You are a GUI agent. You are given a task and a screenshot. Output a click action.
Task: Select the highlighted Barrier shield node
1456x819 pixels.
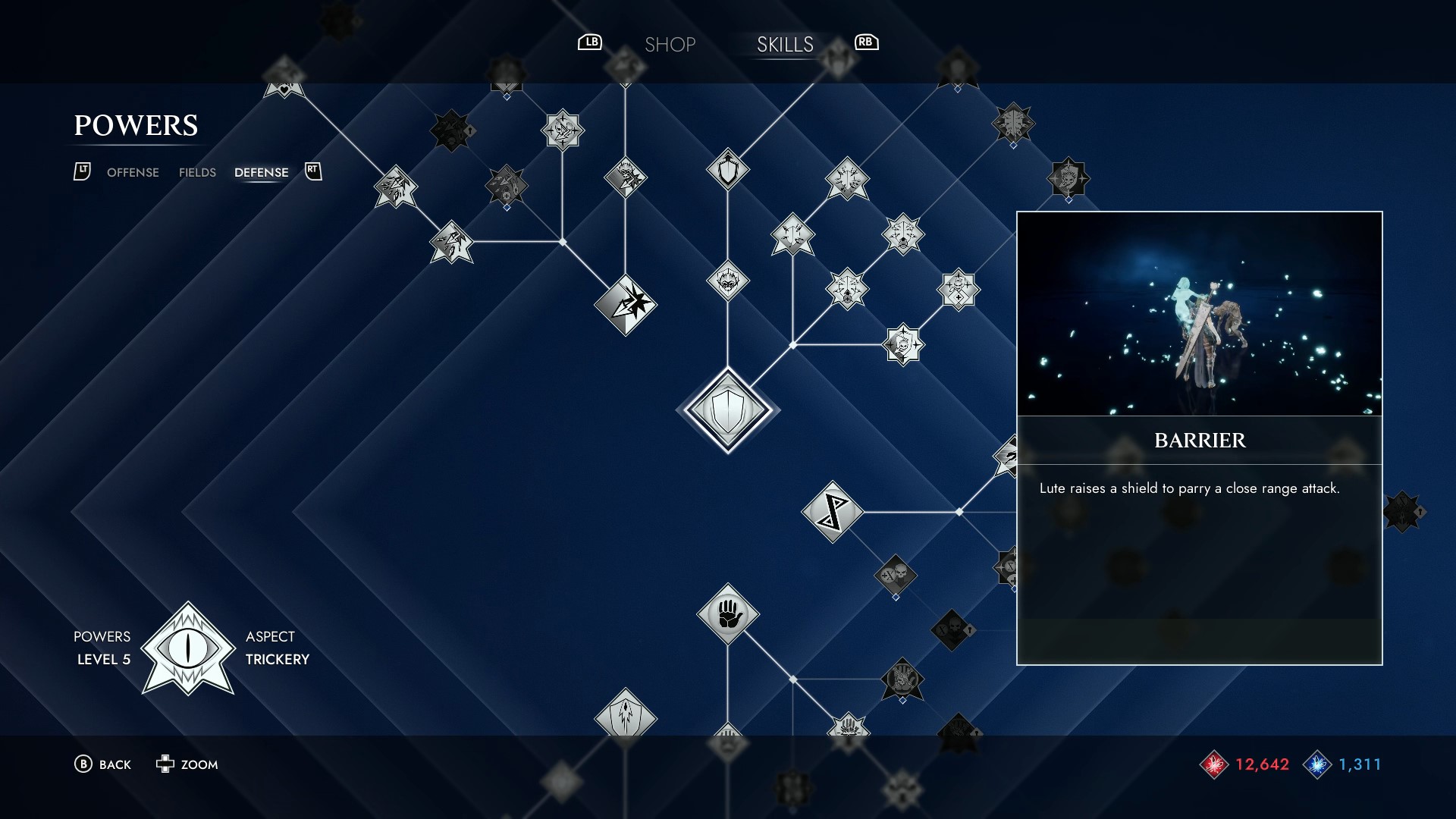(726, 409)
